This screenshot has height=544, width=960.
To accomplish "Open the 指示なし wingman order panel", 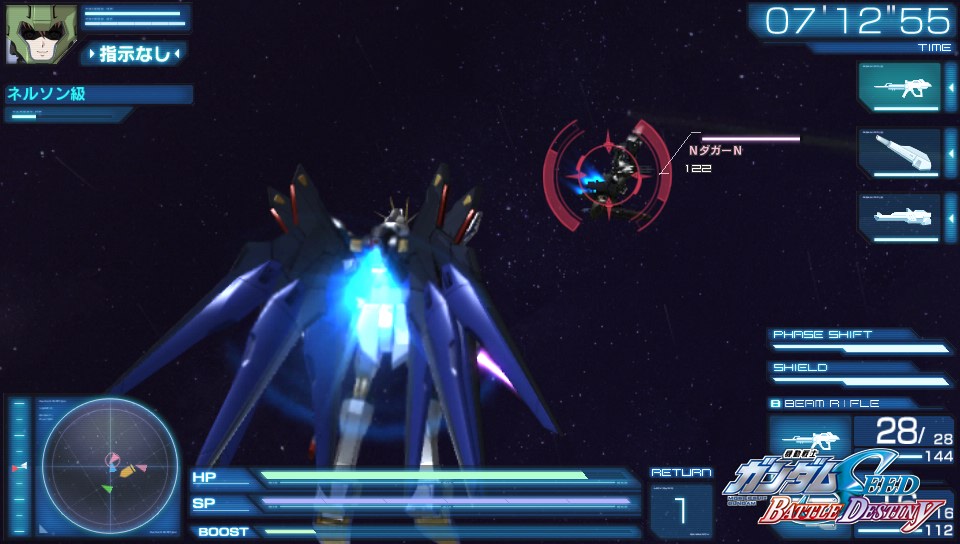I will (x=134, y=53).
